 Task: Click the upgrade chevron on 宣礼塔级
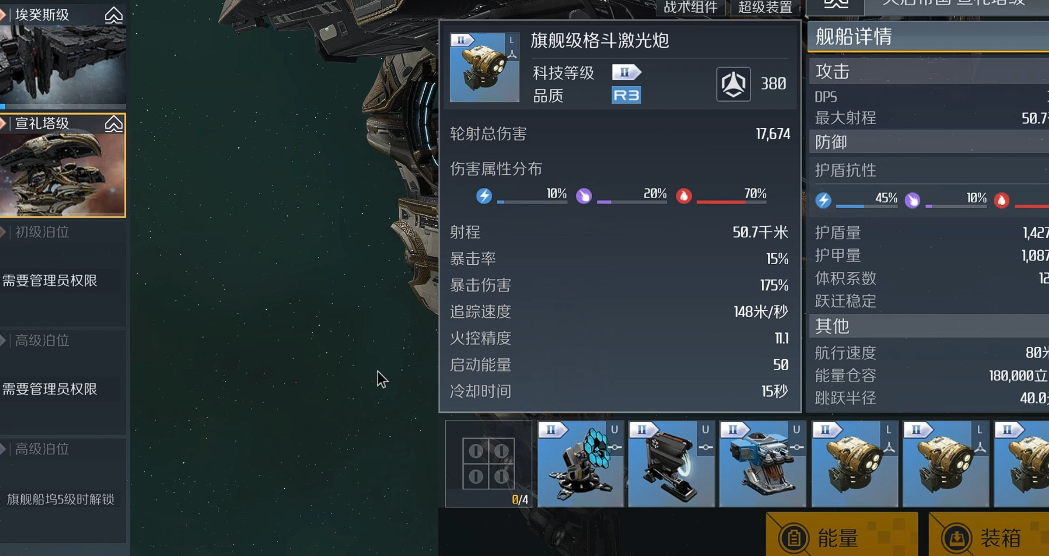114,124
